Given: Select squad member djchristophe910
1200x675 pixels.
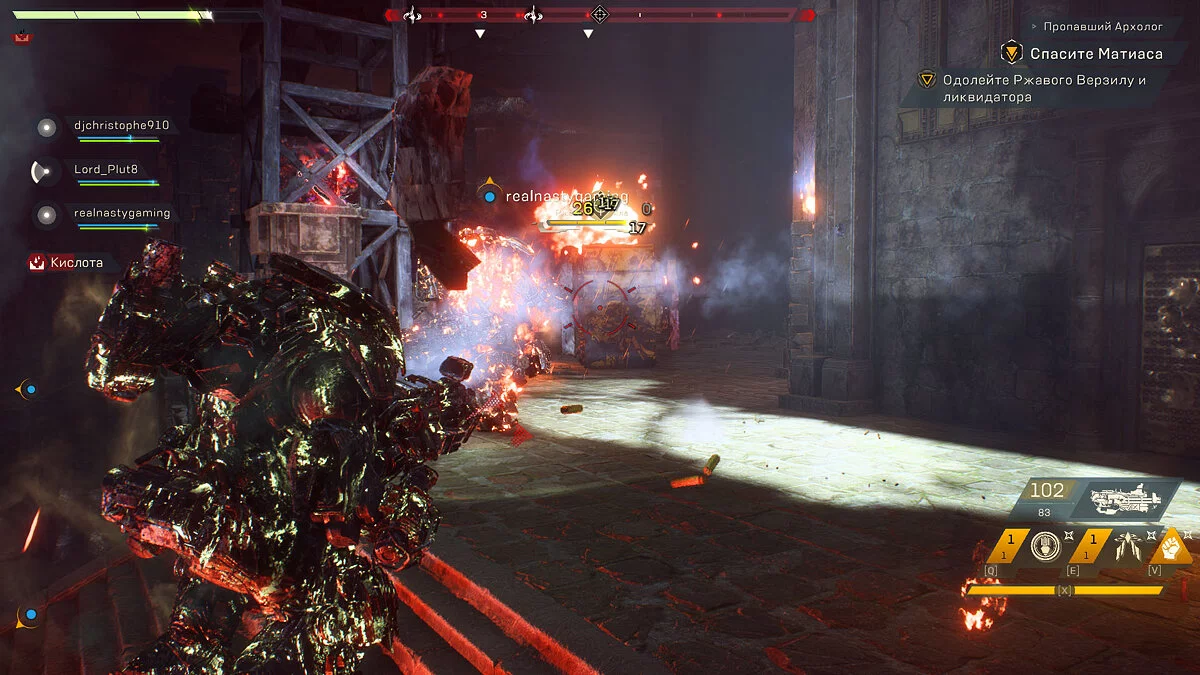Looking at the screenshot, I should 121,126.
